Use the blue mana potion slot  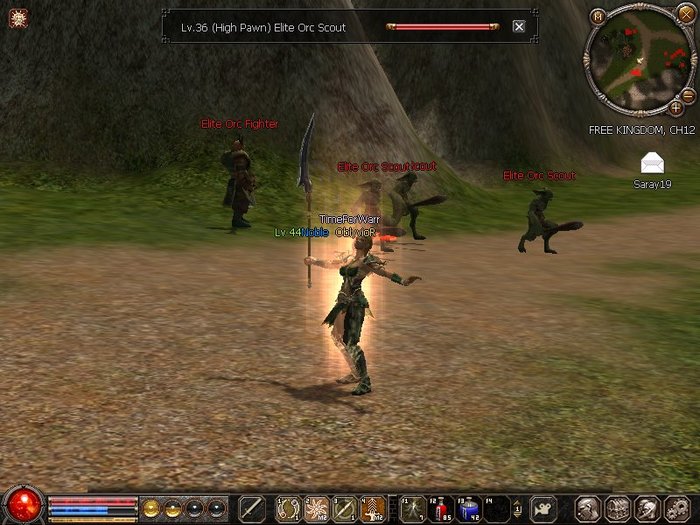click(x=469, y=508)
